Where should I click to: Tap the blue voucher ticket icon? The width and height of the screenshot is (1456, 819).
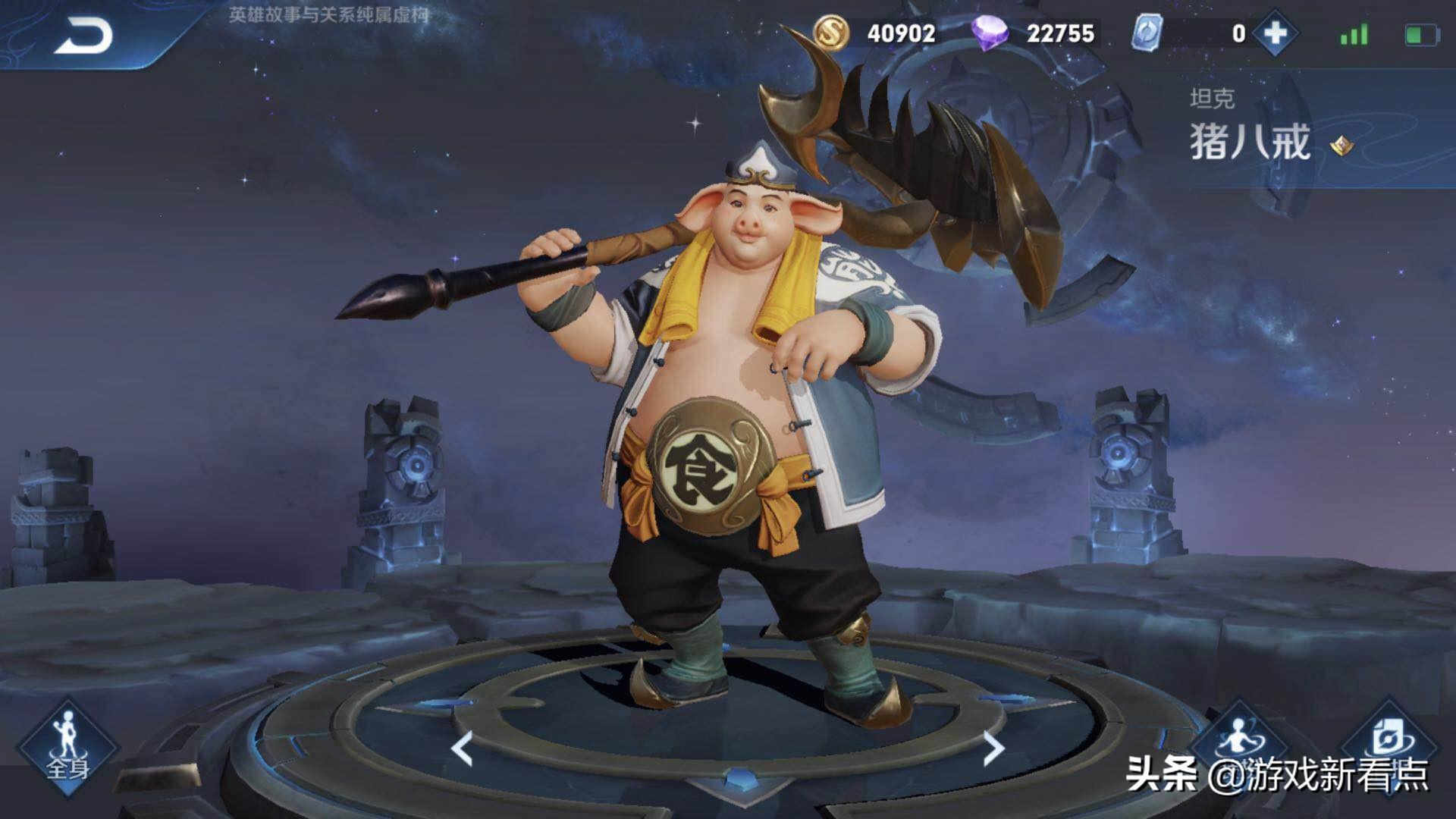click(x=1146, y=33)
